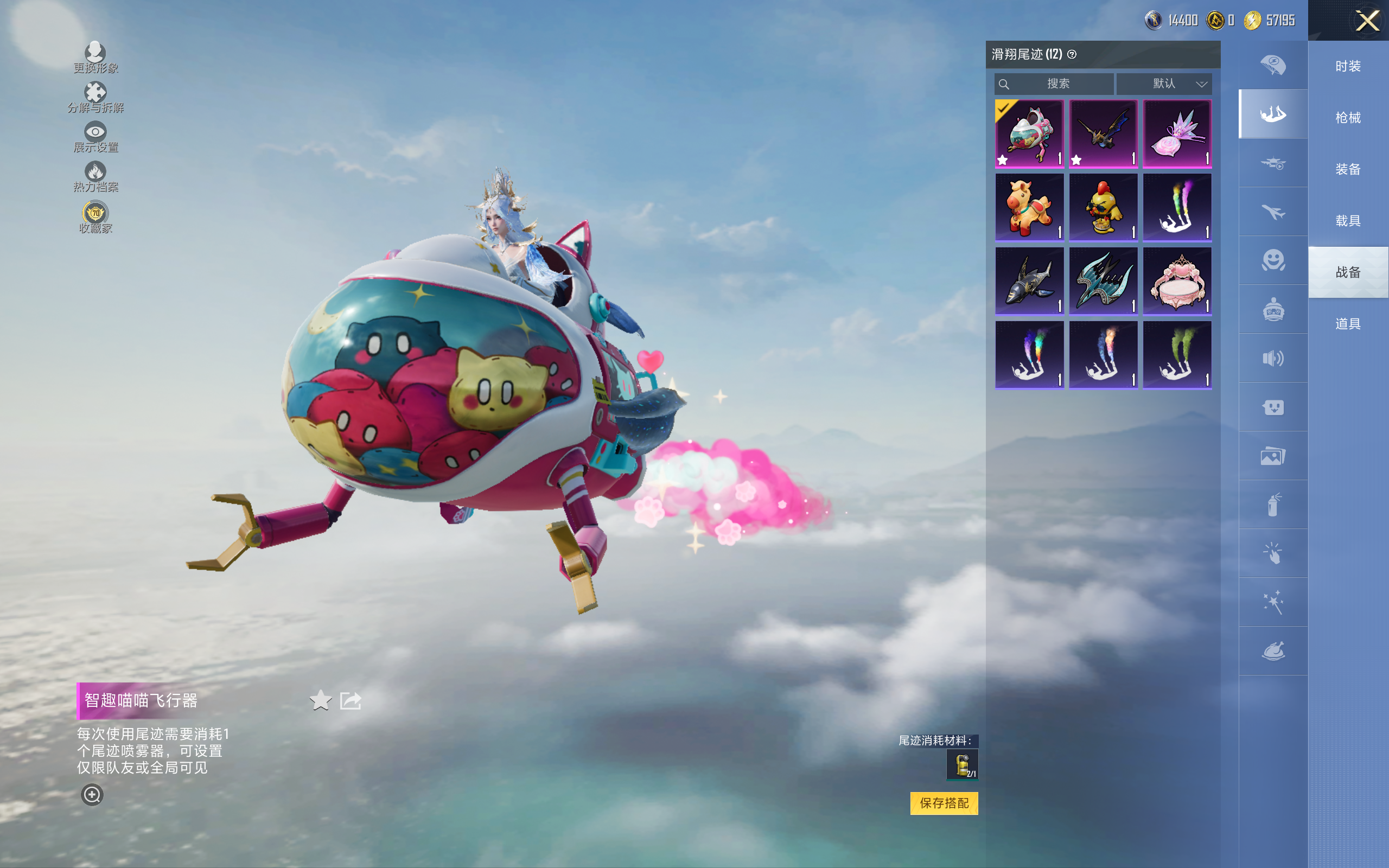The width and height of the screenshot is (1389, 868).
Task: Favorite the item with the star icon
Action: (320, 700)
